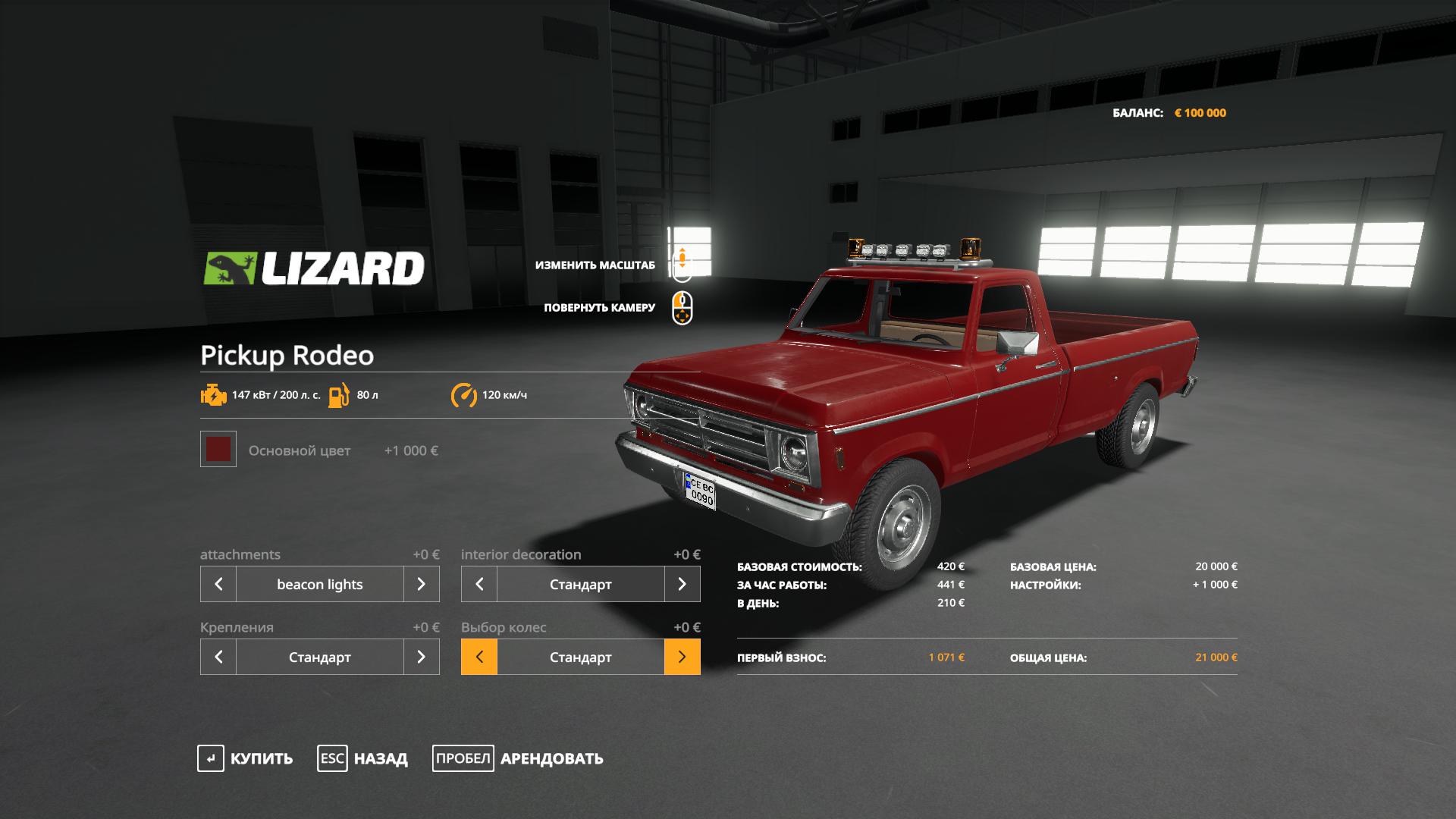1456x819 pixels.
Task: Select previous attachments option
Action: [218, 584]
